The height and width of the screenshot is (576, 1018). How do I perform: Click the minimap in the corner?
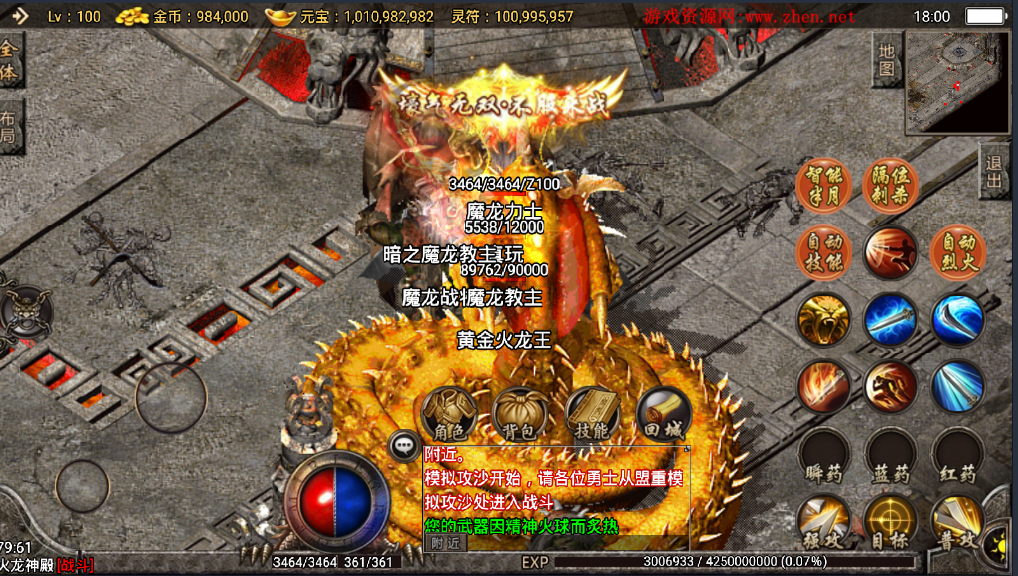pyautogui.click(x=957, y=81)
